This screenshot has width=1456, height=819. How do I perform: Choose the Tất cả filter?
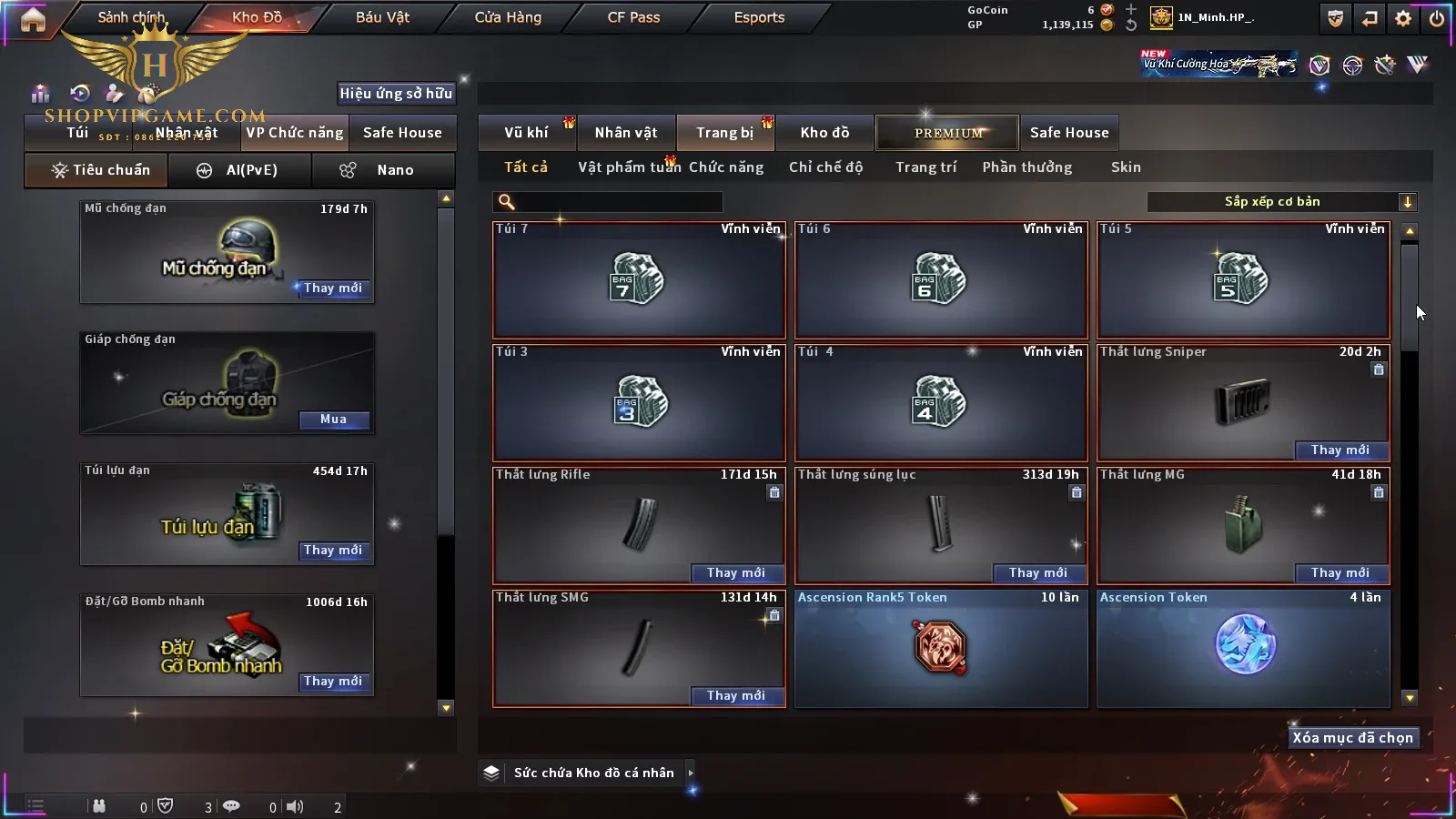point(526,167)
